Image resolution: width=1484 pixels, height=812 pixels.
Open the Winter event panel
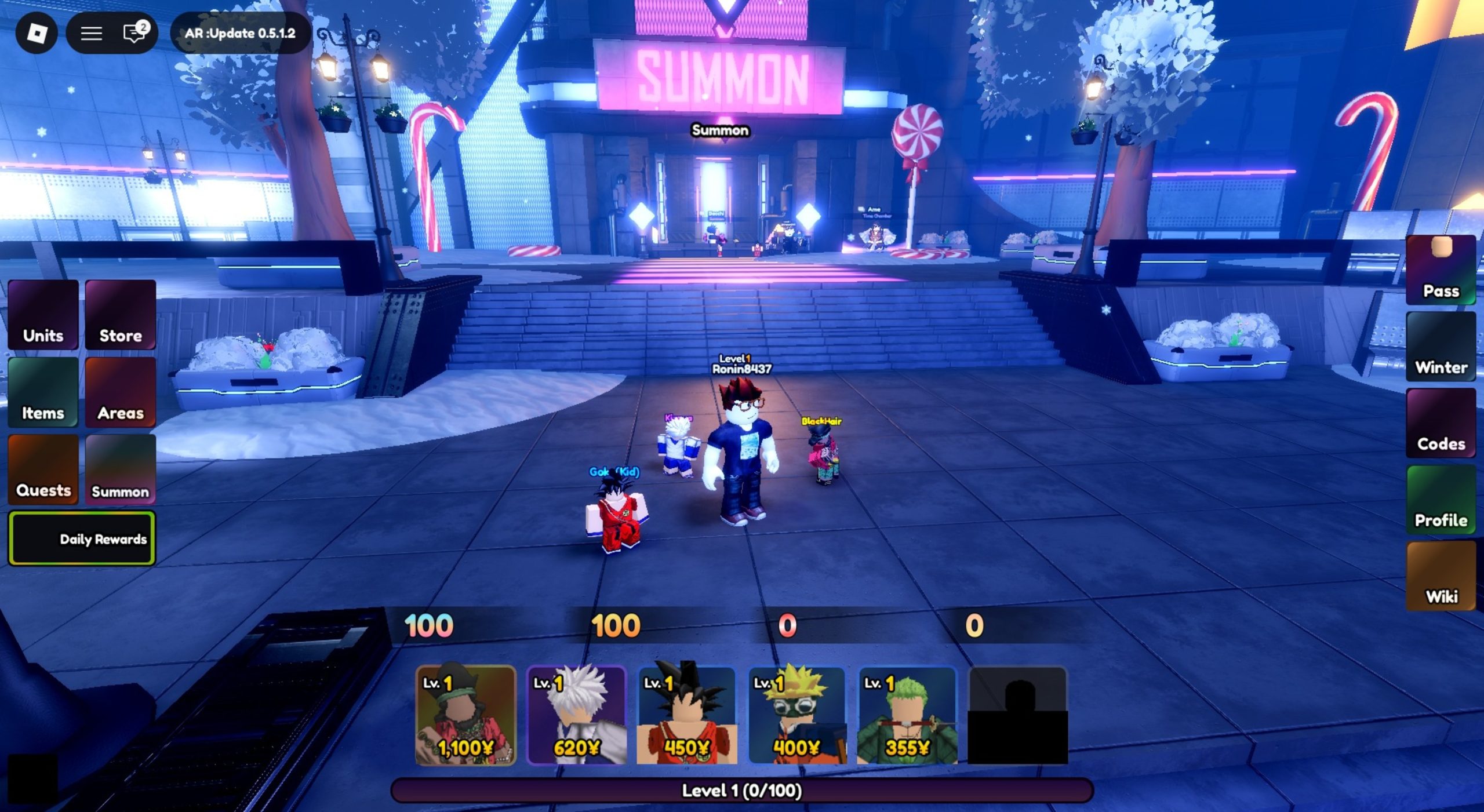coord(1441,347)
